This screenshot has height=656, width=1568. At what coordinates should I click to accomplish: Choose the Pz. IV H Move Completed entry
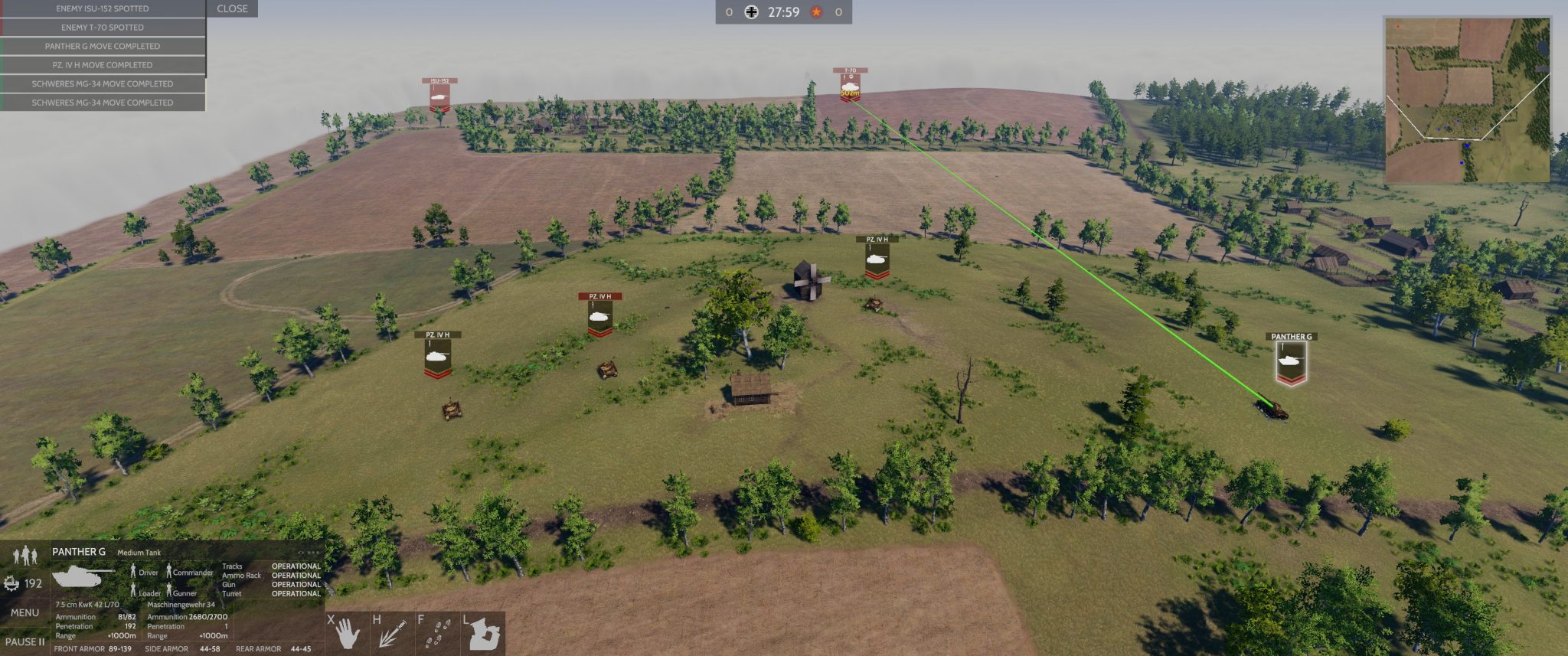103,65
